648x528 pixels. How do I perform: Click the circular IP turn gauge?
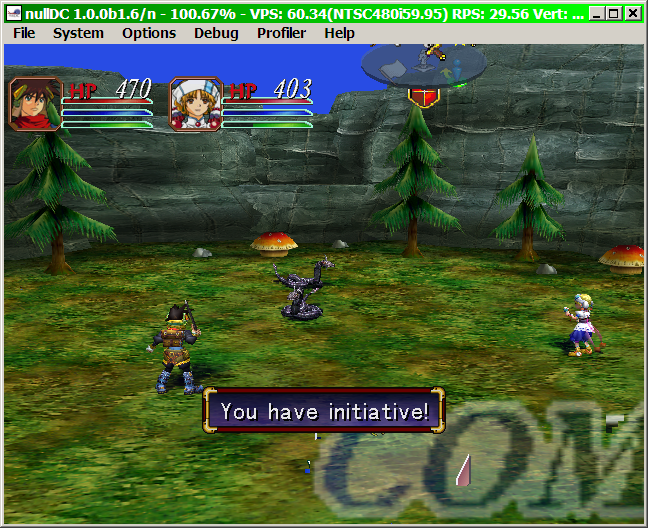[x=424, y=66]
